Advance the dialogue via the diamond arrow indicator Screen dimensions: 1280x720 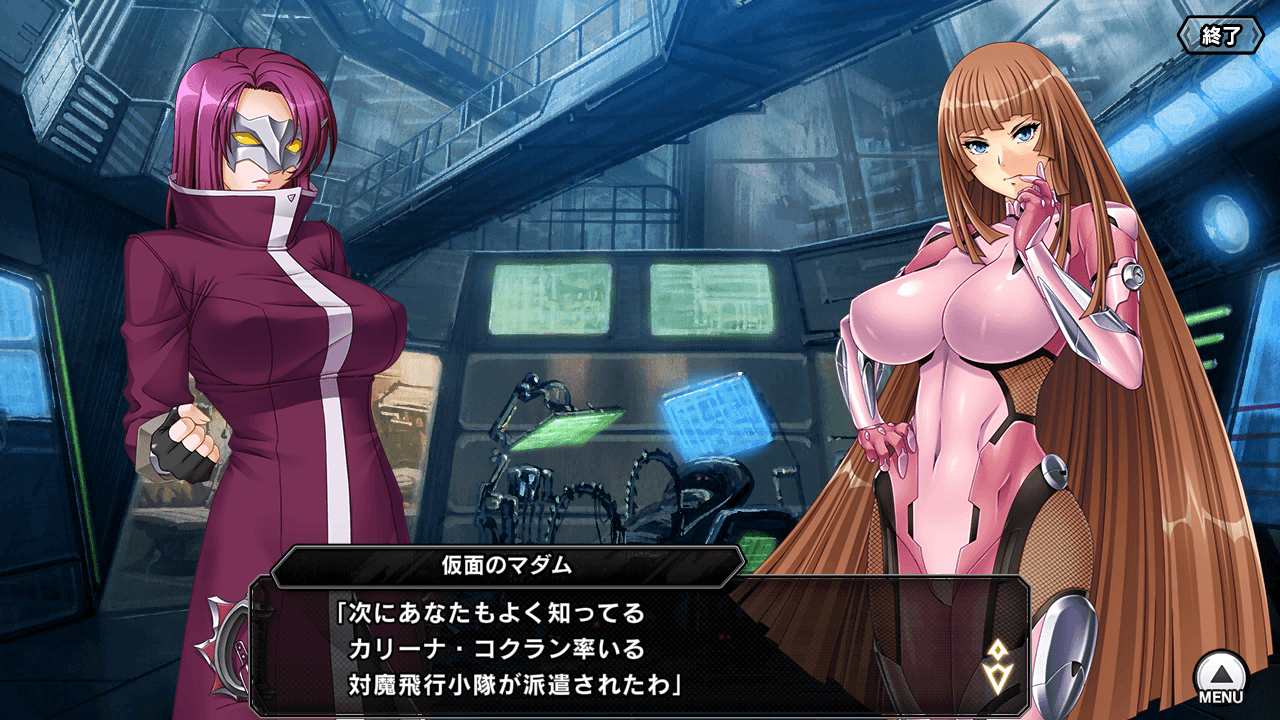pyautogui.click(x=997, y=667)
